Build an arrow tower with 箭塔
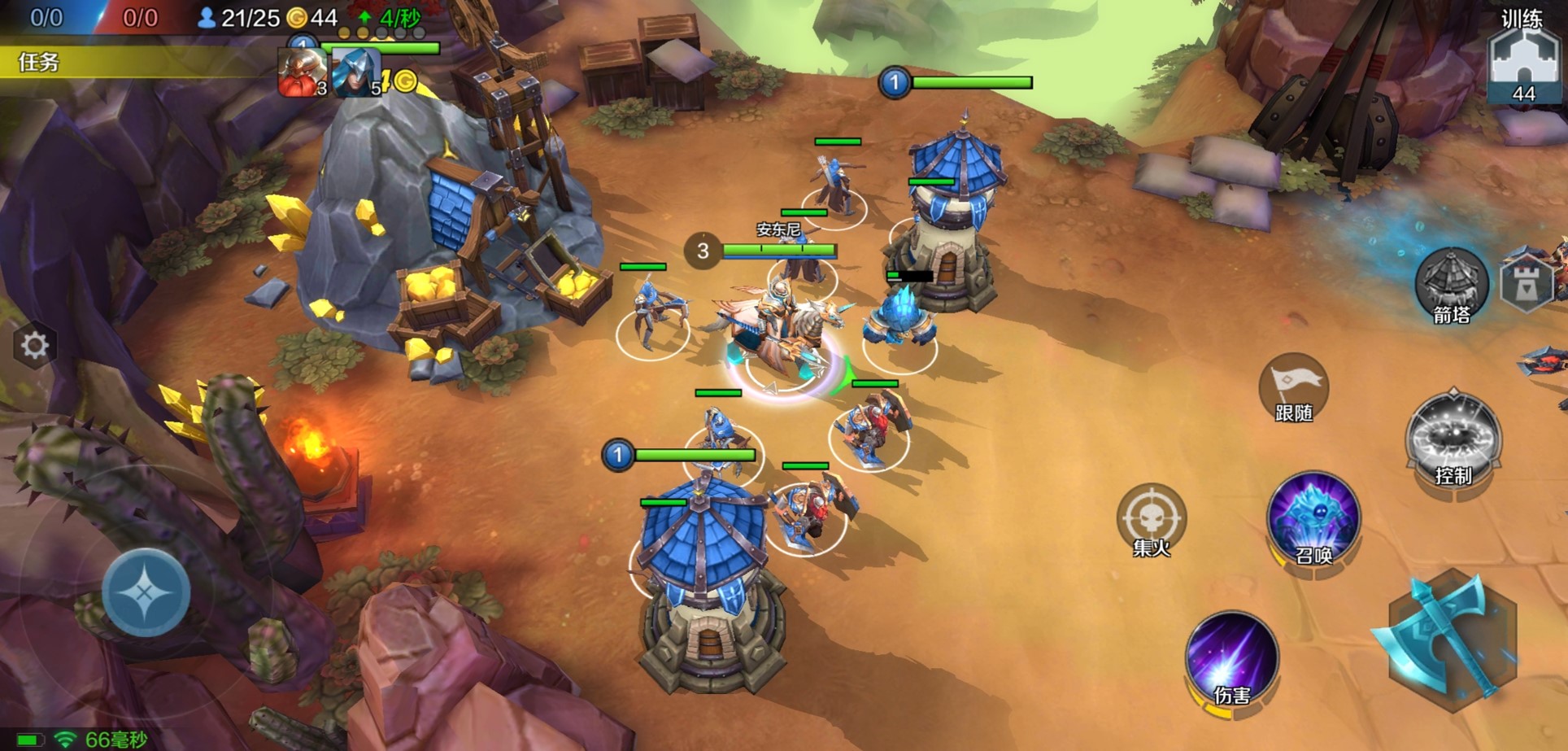 click(1452, 285)
